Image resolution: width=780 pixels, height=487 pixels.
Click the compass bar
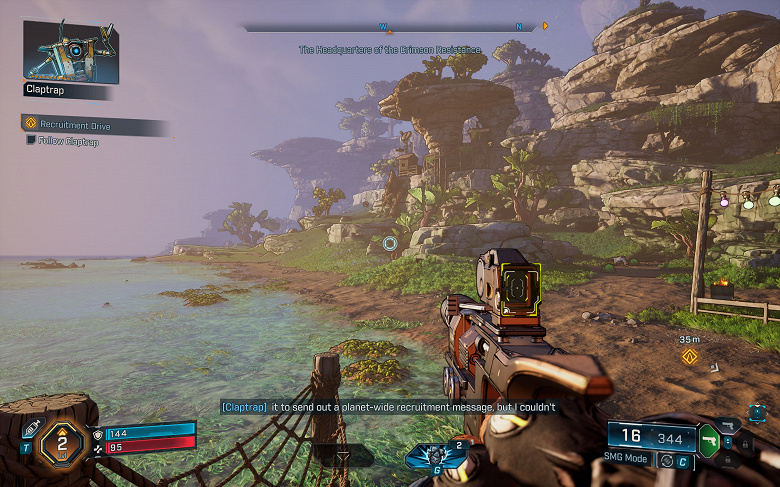(x=390, y=27)
